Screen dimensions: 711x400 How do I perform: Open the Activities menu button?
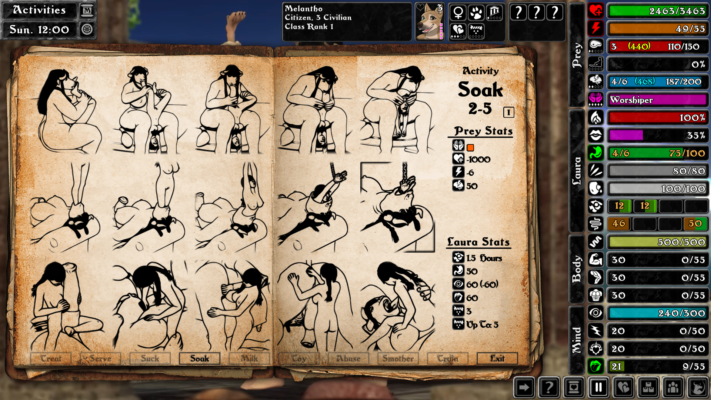39,11
